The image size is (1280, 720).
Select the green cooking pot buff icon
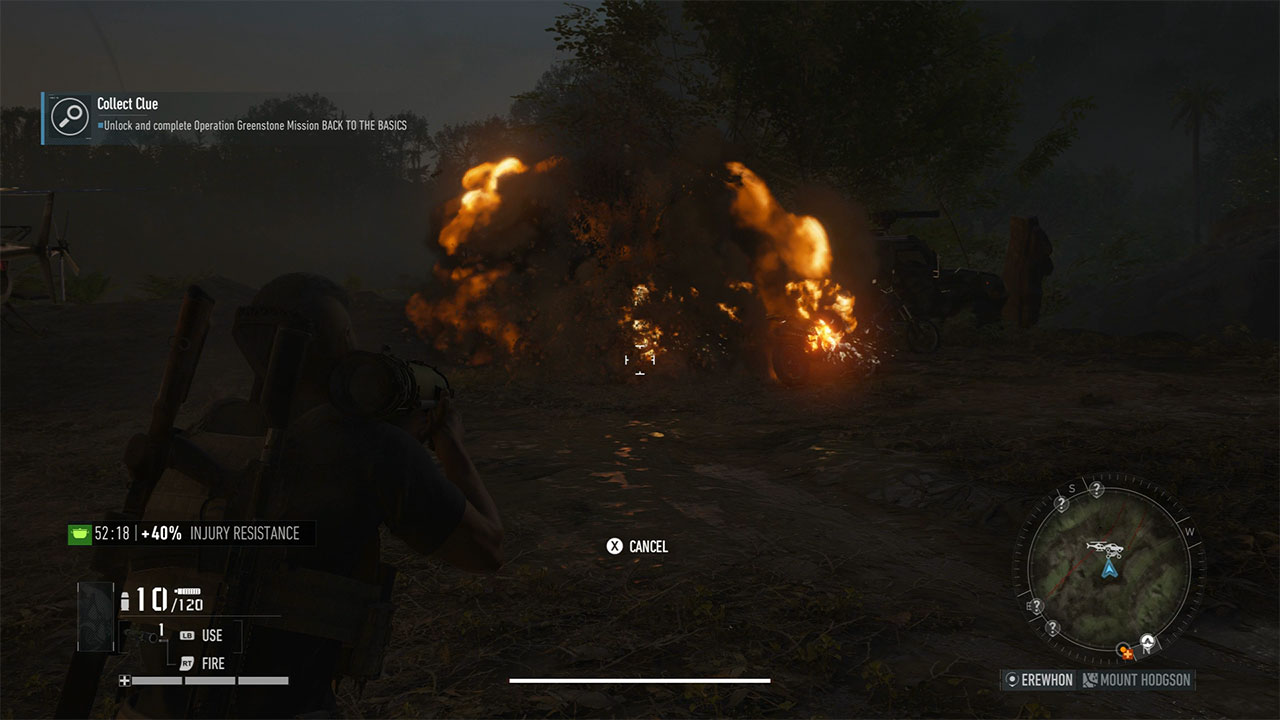click(x=79, y=534)
